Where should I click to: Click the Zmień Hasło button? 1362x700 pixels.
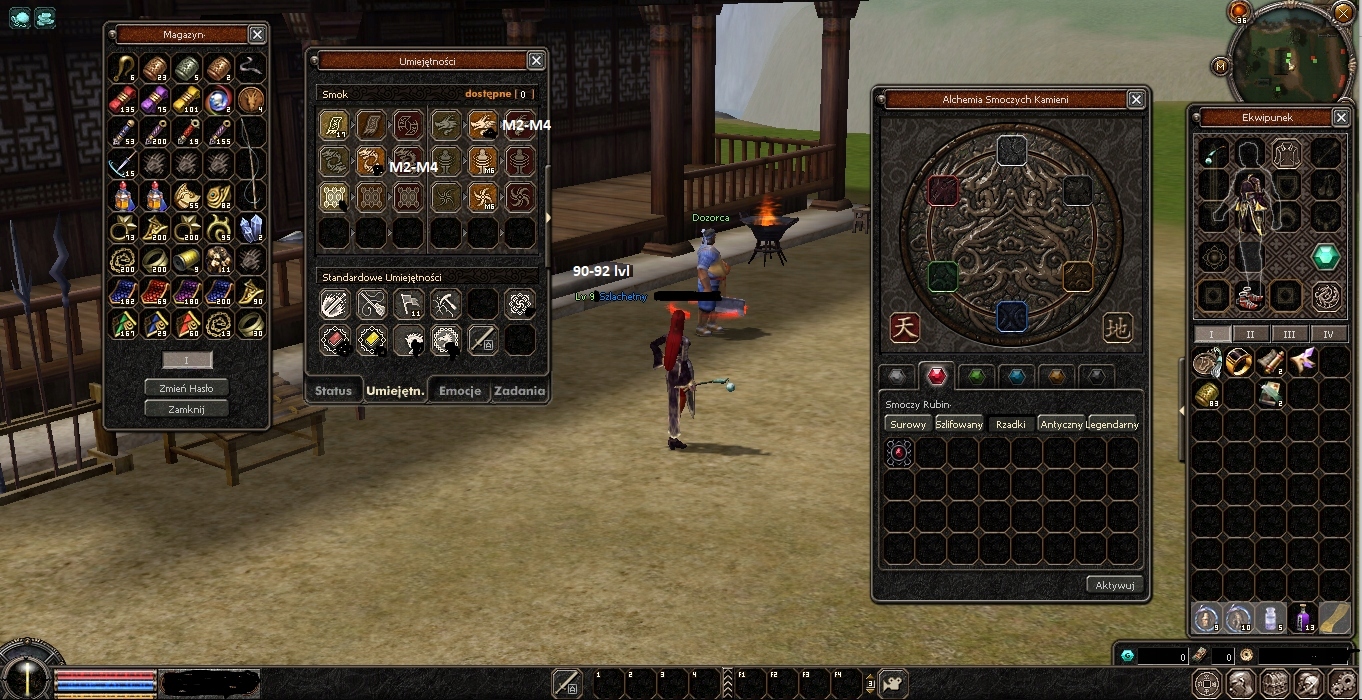coord(186,387)
